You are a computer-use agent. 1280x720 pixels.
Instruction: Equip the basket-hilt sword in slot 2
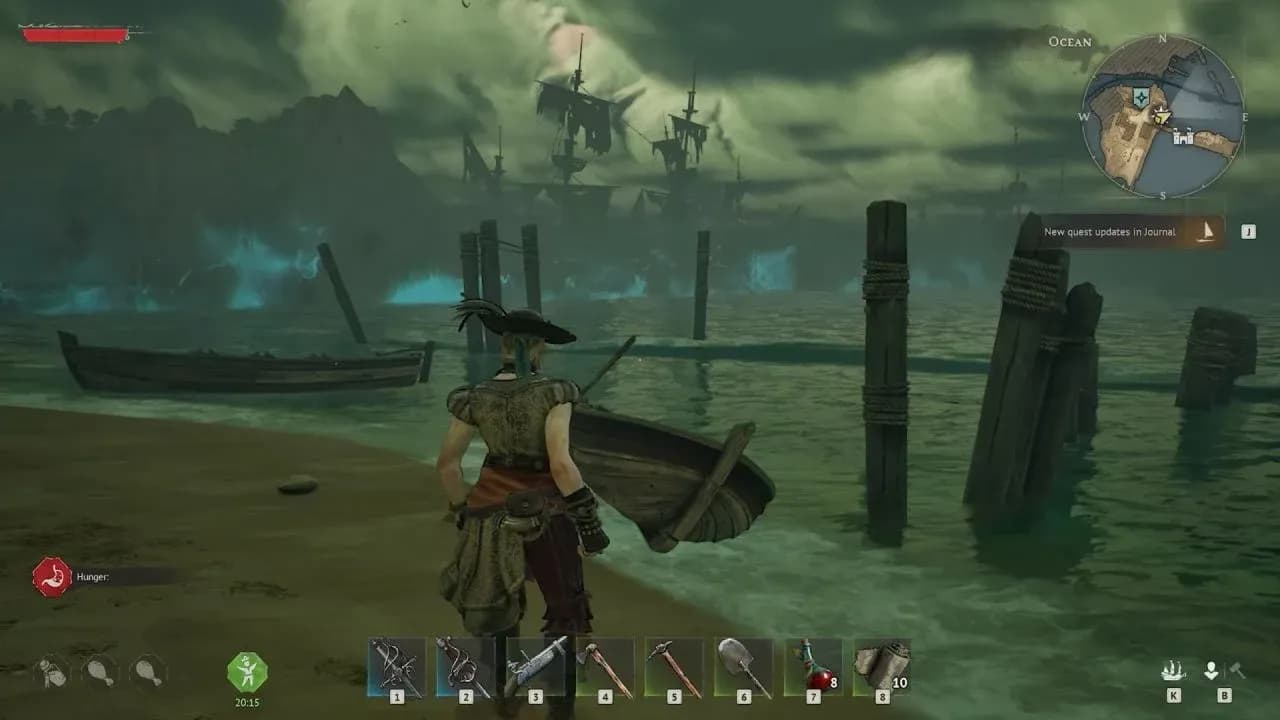466,667
